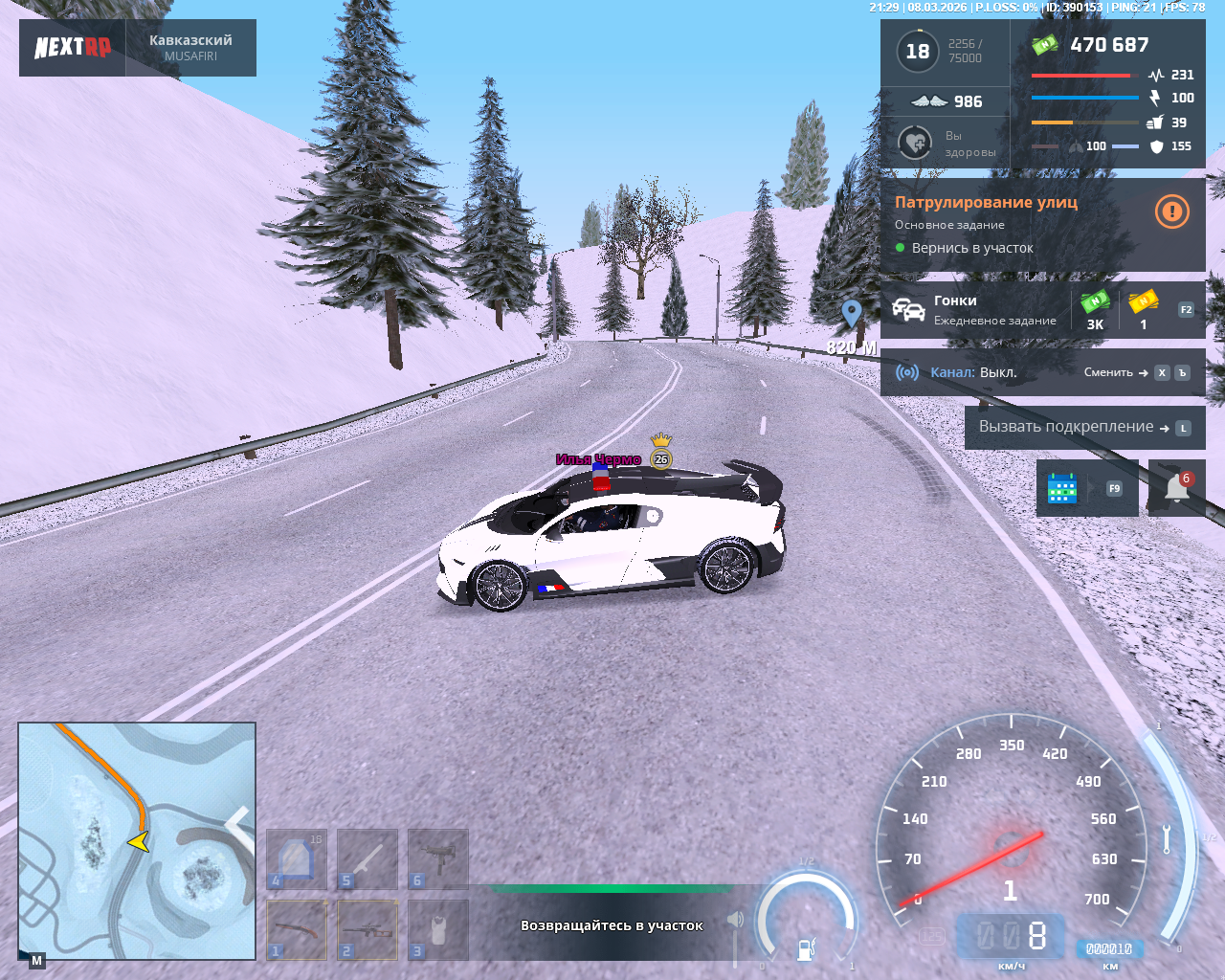The height and width of the screenshot is (980, 1225).
Task: Click the orange exclamation quest icon
Action: tap(1171, 212)
